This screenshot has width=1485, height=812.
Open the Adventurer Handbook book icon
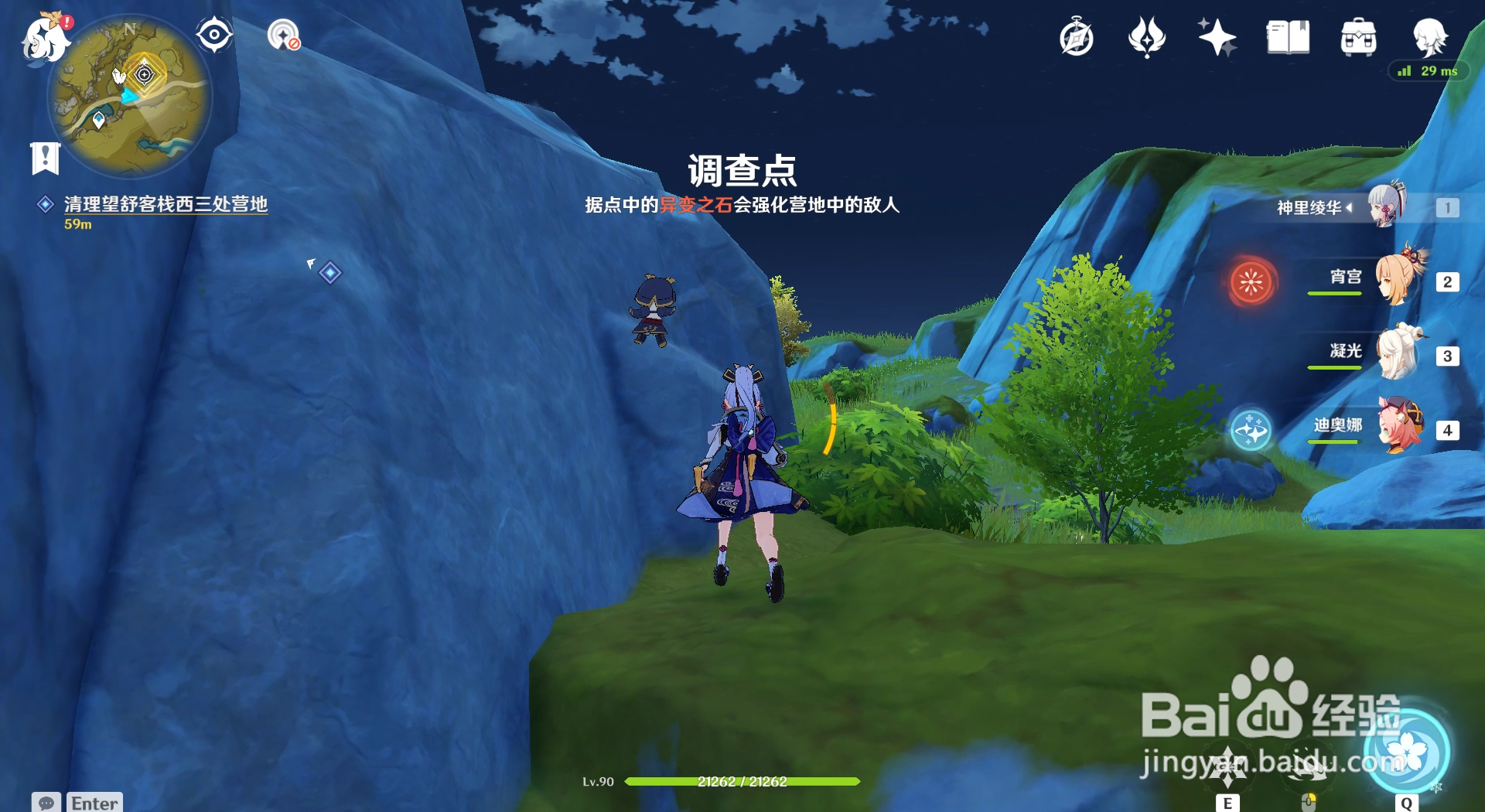tap(1288, 36)
